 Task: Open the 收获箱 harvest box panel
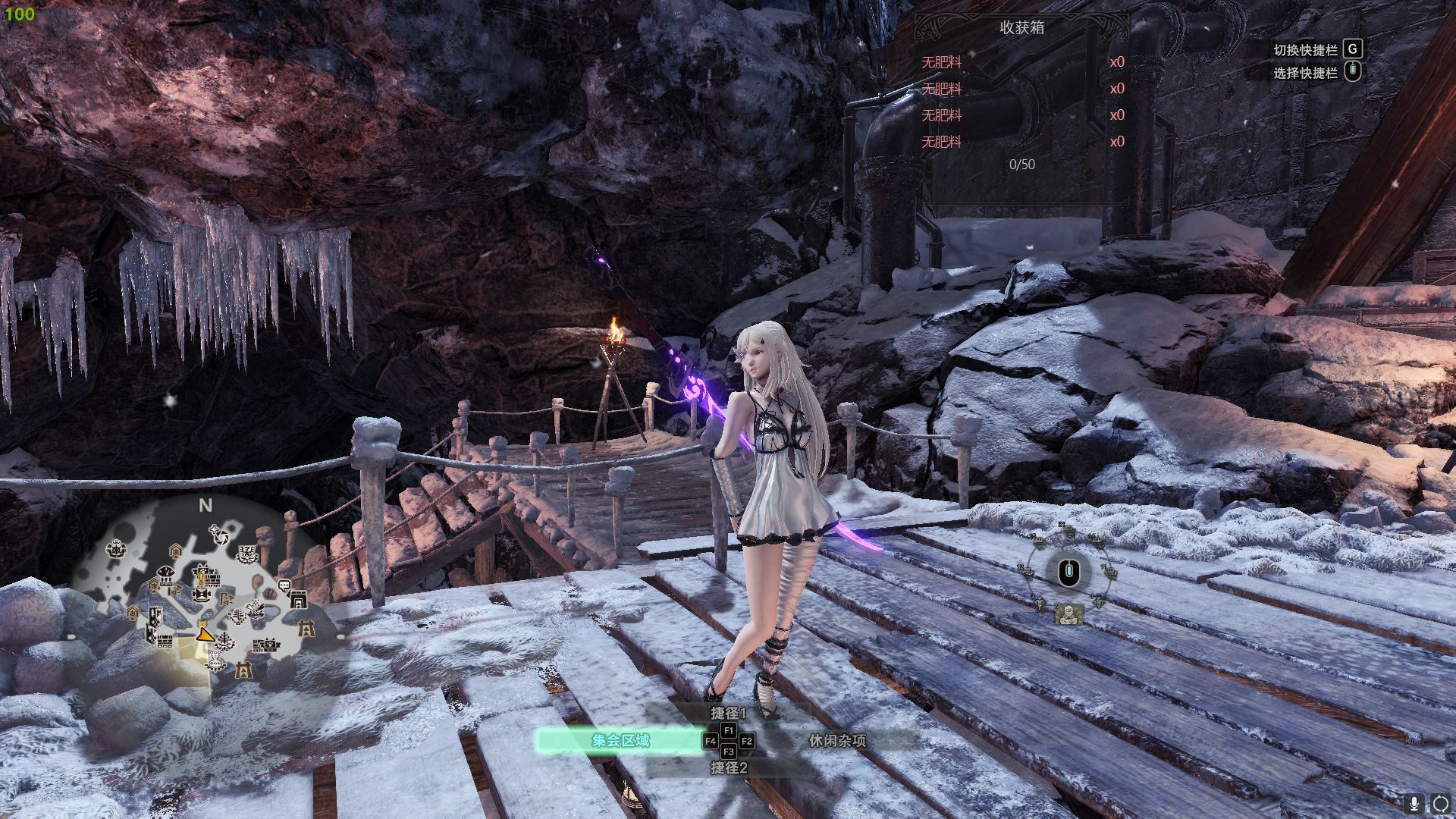point(1021,28)
